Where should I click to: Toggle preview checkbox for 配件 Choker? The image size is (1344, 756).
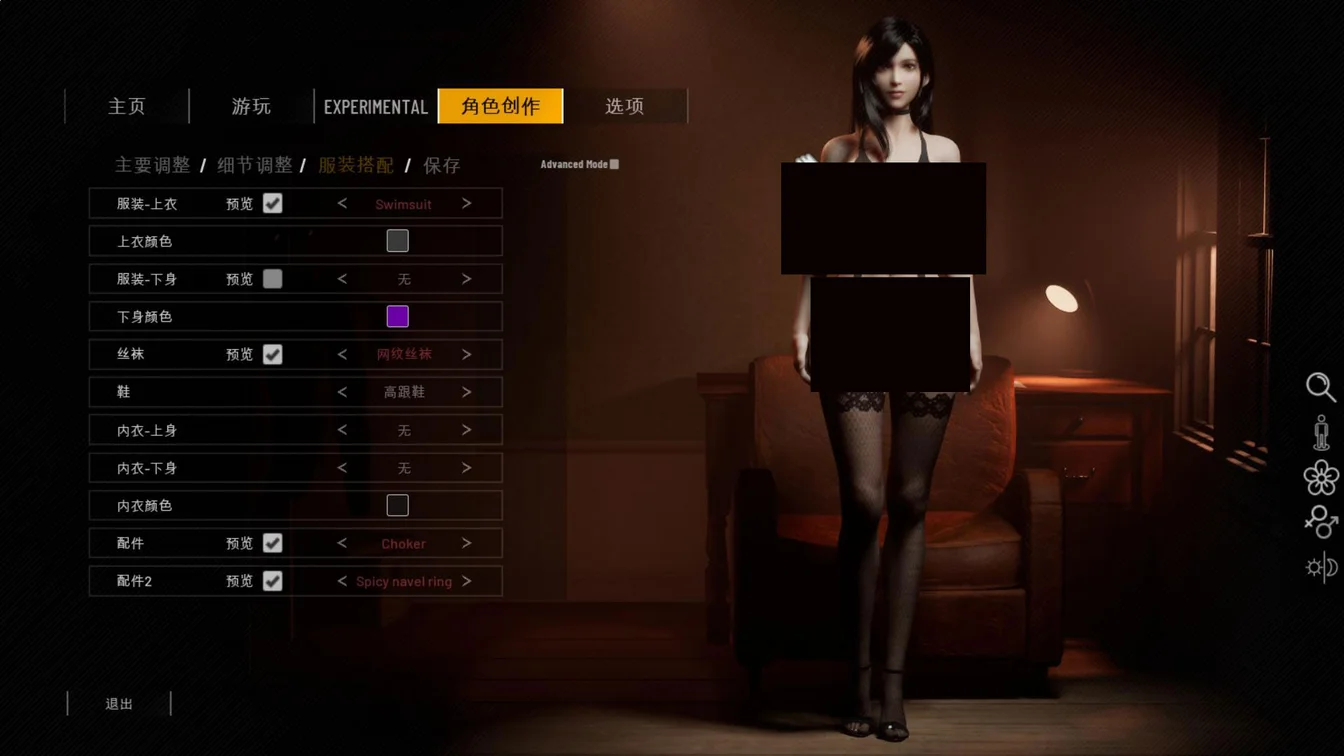point(272,543)
